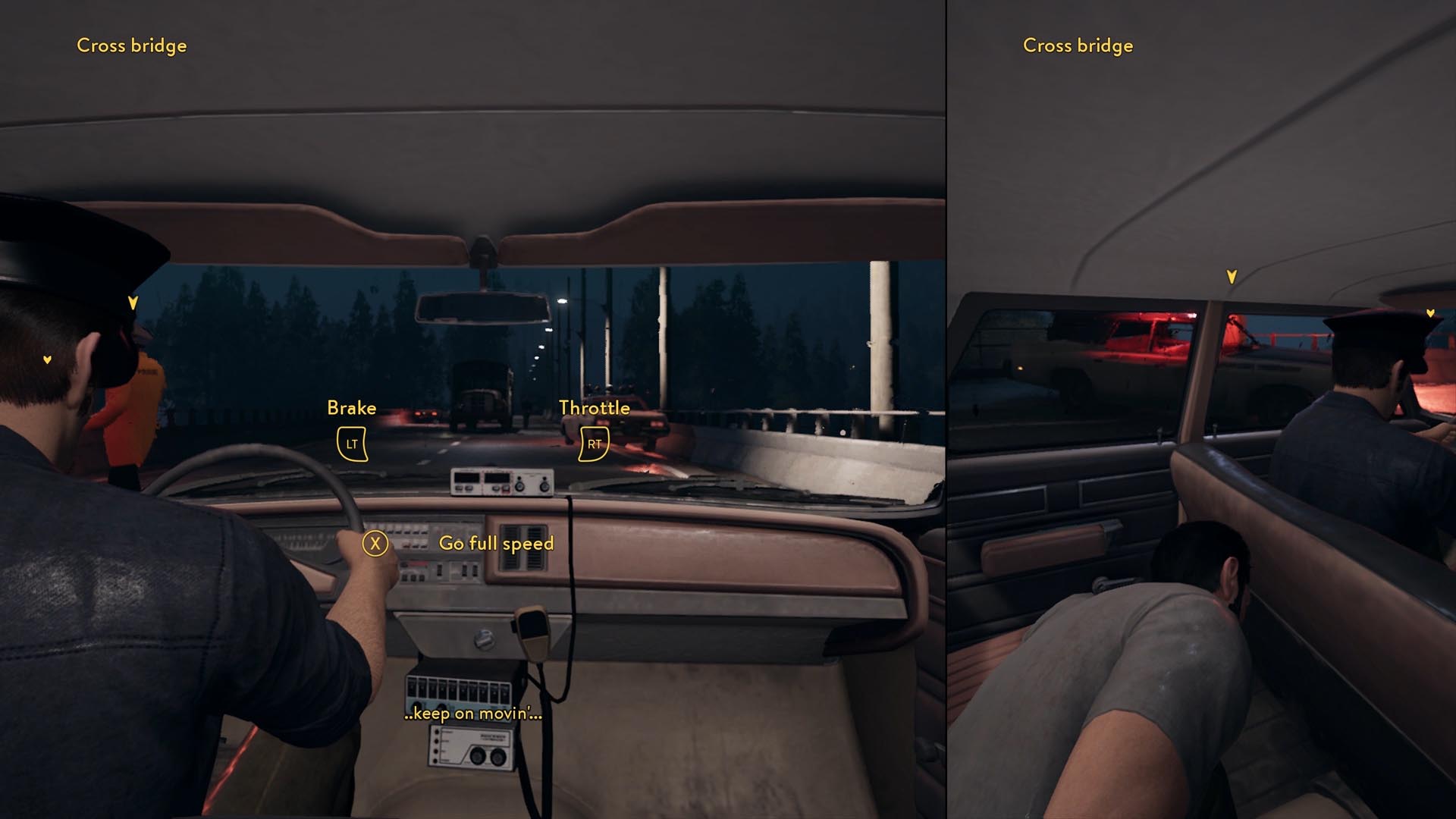Click the 'Brake' text label
The height and width of the screenshot is (819, 1456).
[x=350, y=407]
